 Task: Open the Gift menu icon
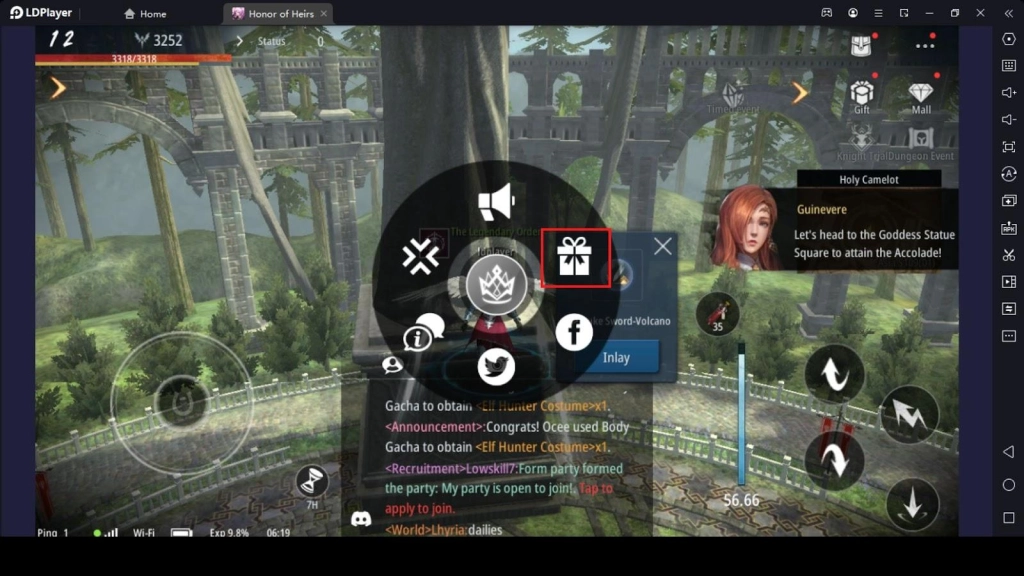pos(862,95)
